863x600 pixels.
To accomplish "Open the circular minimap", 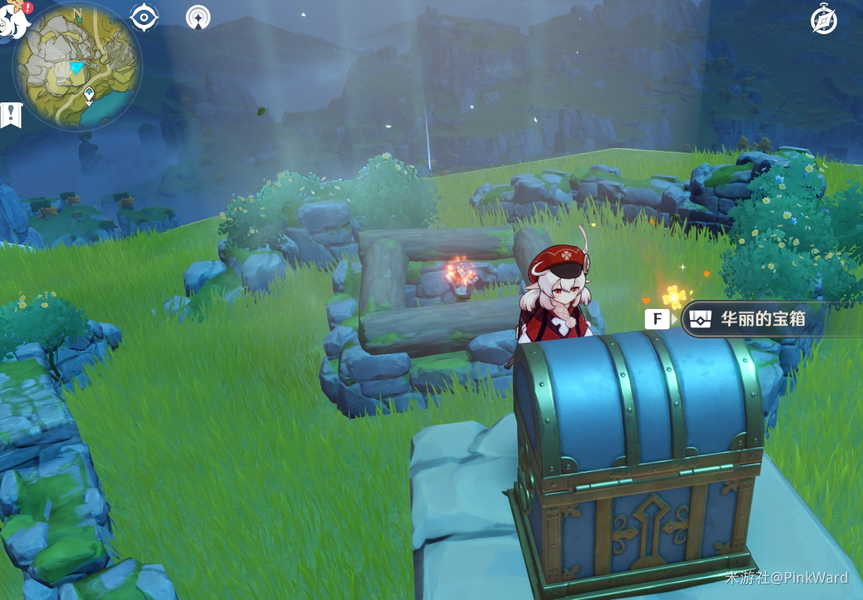I will (77, 65).
